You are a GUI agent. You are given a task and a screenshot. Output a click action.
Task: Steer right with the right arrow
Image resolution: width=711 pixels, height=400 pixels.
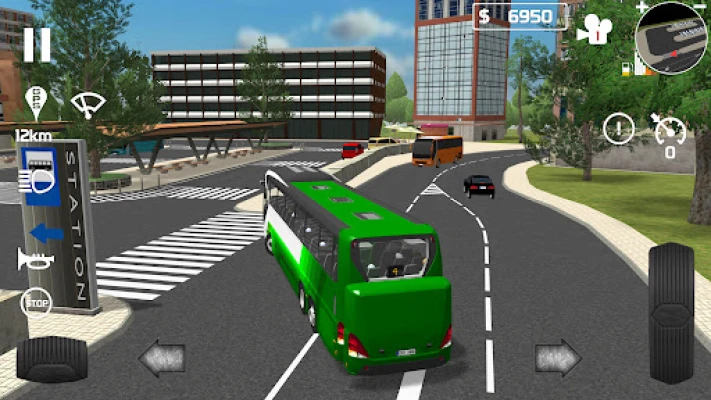click(558, 357)
